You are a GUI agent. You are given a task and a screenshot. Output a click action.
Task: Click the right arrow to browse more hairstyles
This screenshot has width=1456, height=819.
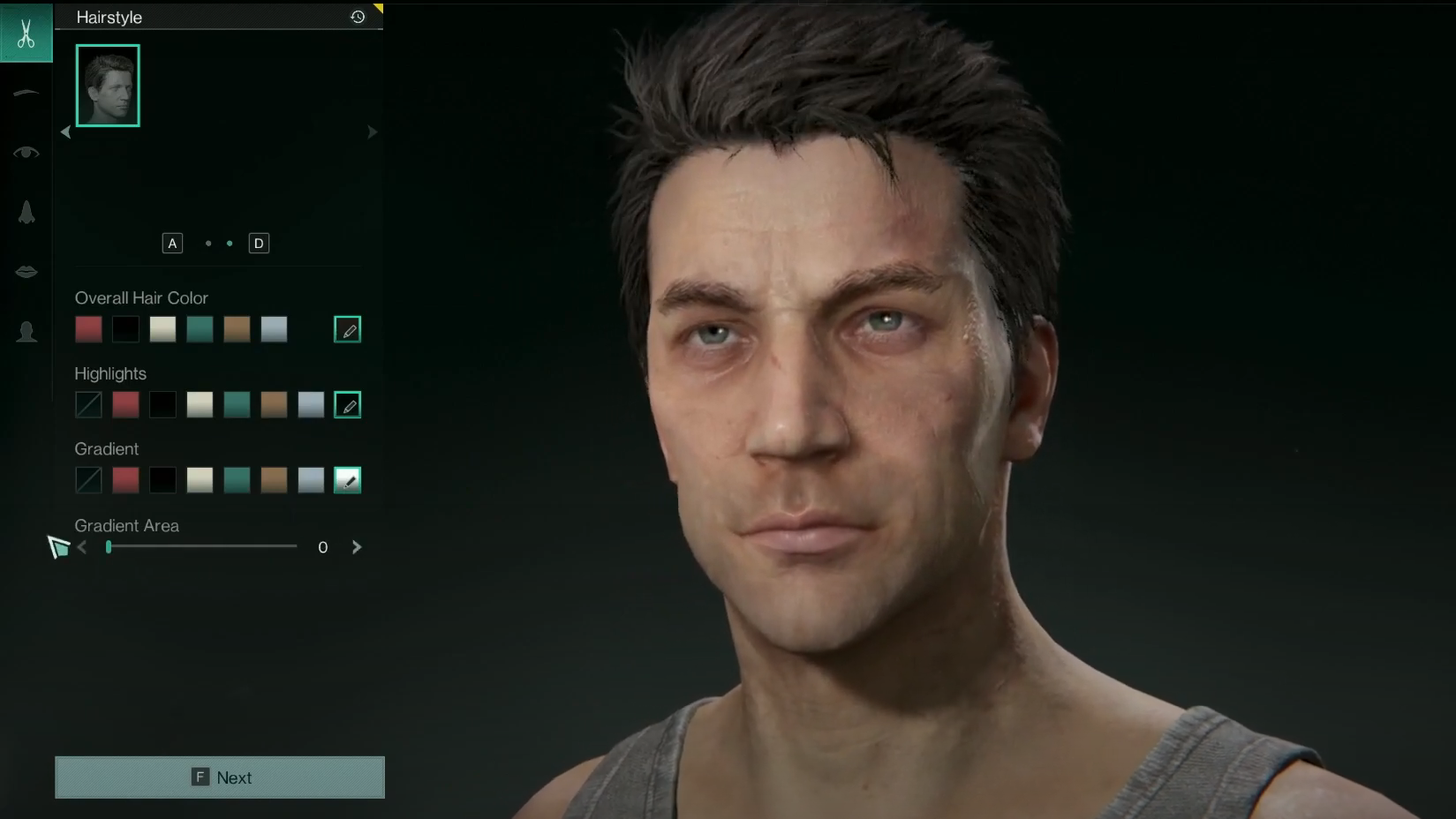372,131
